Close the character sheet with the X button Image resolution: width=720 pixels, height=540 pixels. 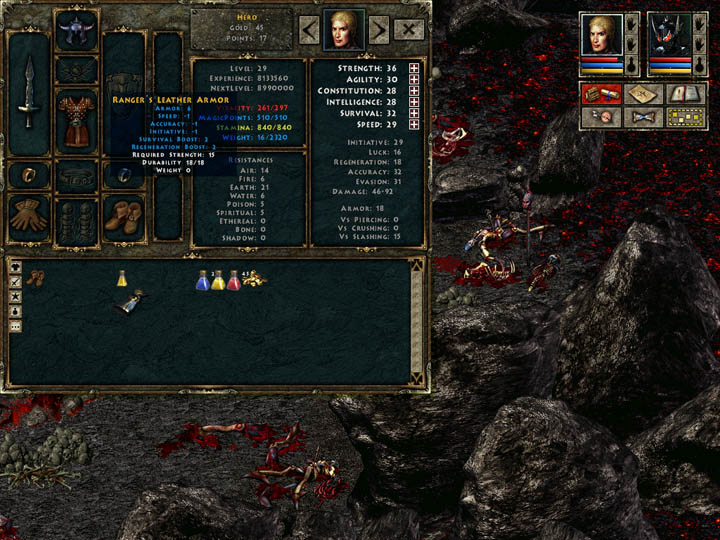(x=409, y=30)
